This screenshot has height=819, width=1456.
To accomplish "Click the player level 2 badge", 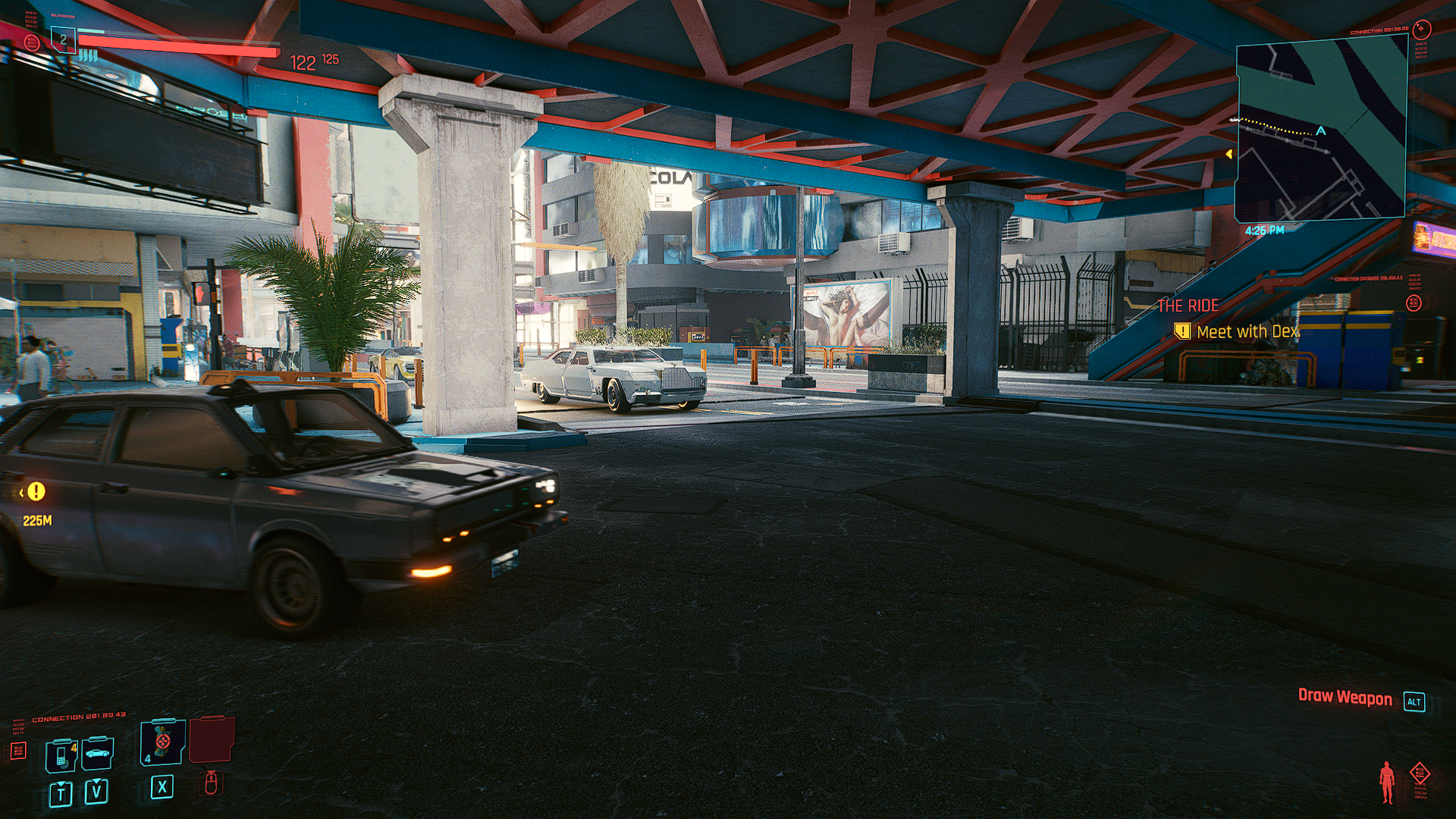I will pos(64,39).
